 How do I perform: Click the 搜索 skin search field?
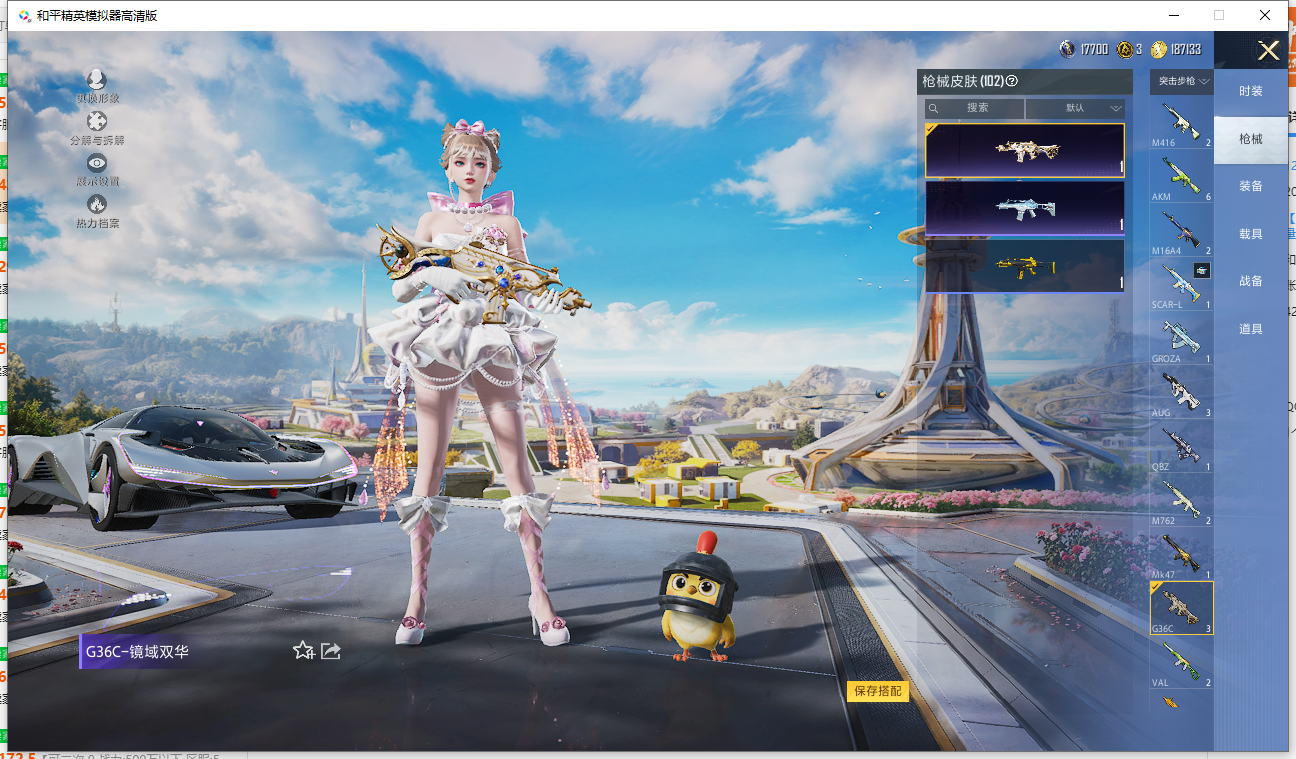tap(975, 108)
